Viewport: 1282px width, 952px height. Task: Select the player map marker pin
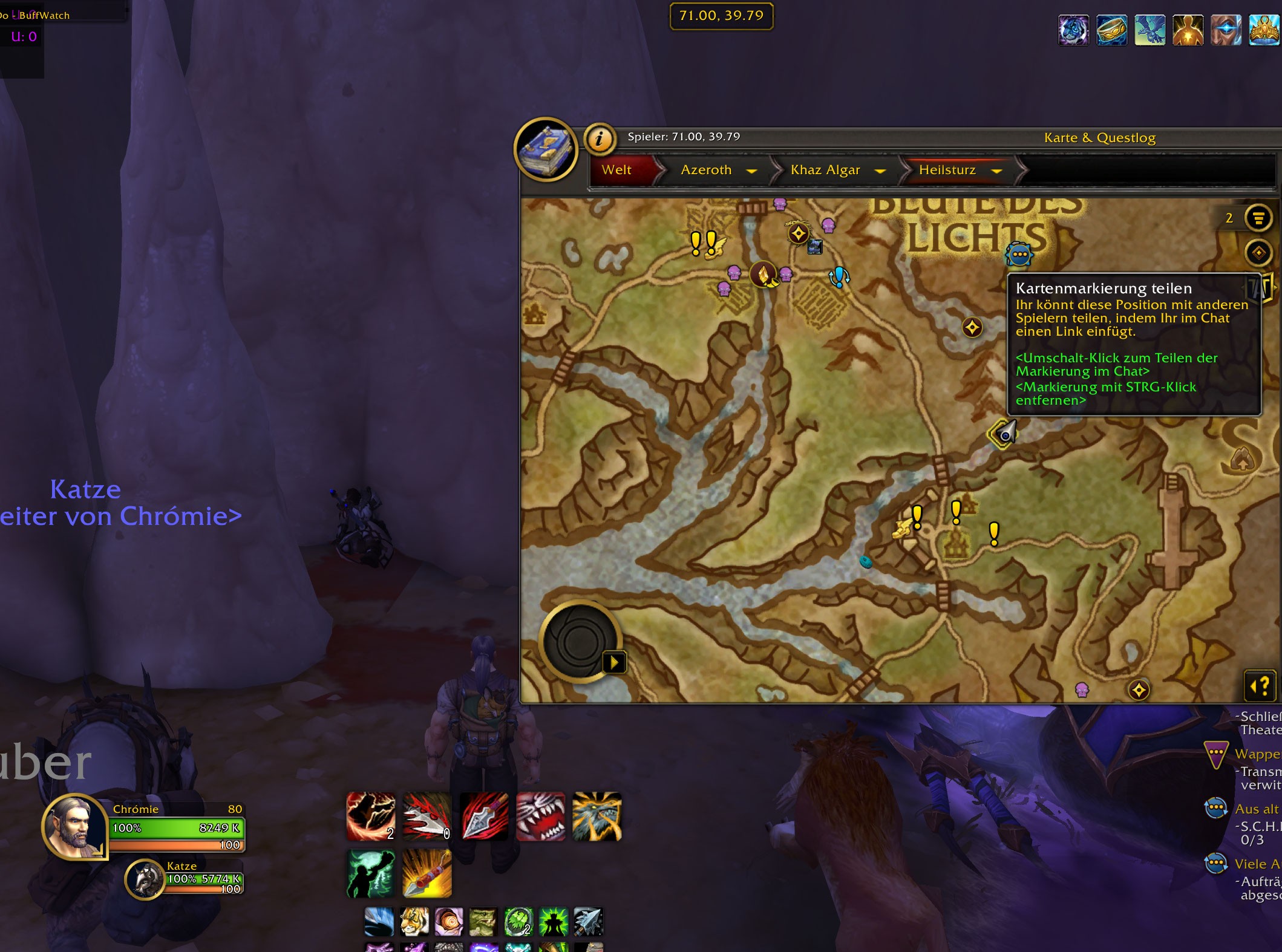click(1004, 434)
